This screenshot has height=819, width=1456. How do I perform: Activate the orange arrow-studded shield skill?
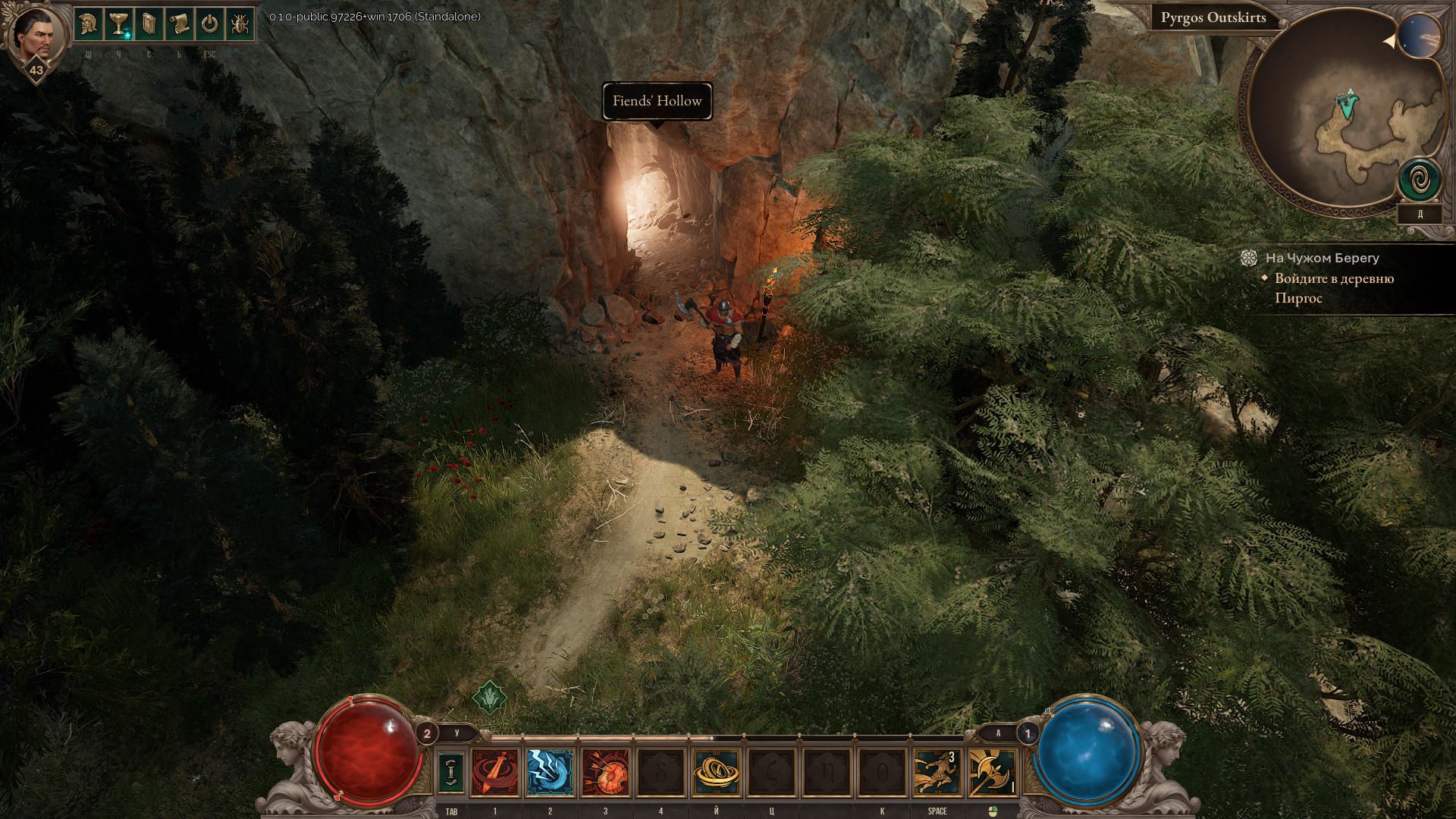(x=605, y=772)
